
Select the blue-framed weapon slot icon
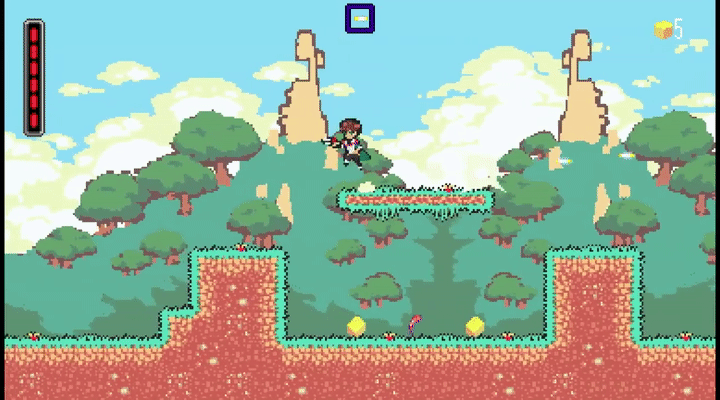tap(360, 19)
